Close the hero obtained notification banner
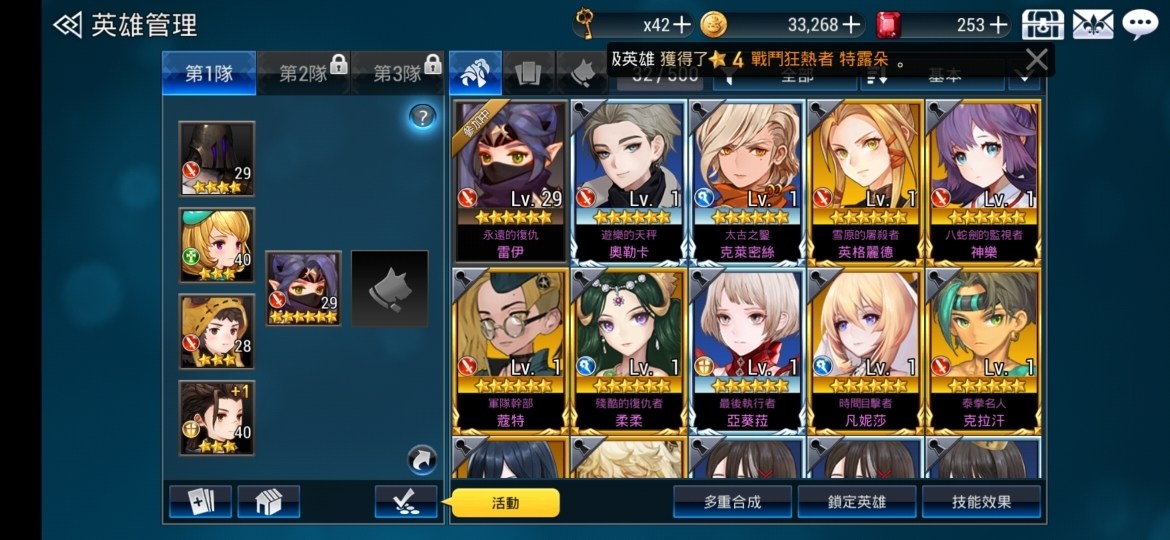Viewport: 1170px width, 540px height. (1036, 60)
